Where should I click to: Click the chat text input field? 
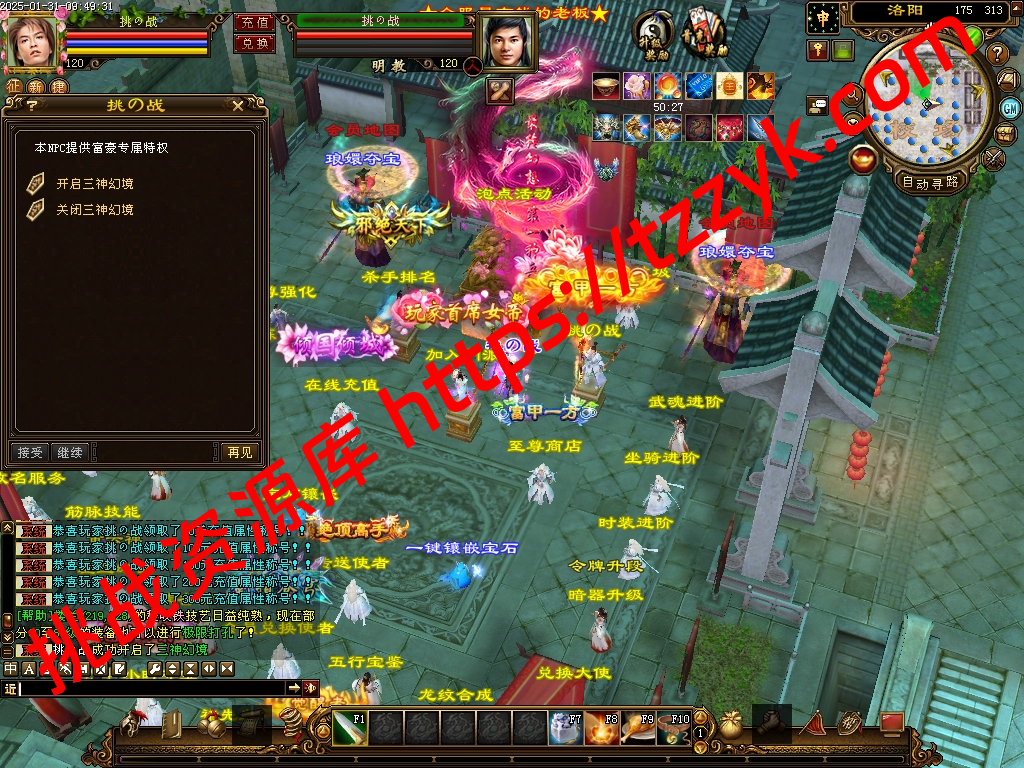[152, 688]
